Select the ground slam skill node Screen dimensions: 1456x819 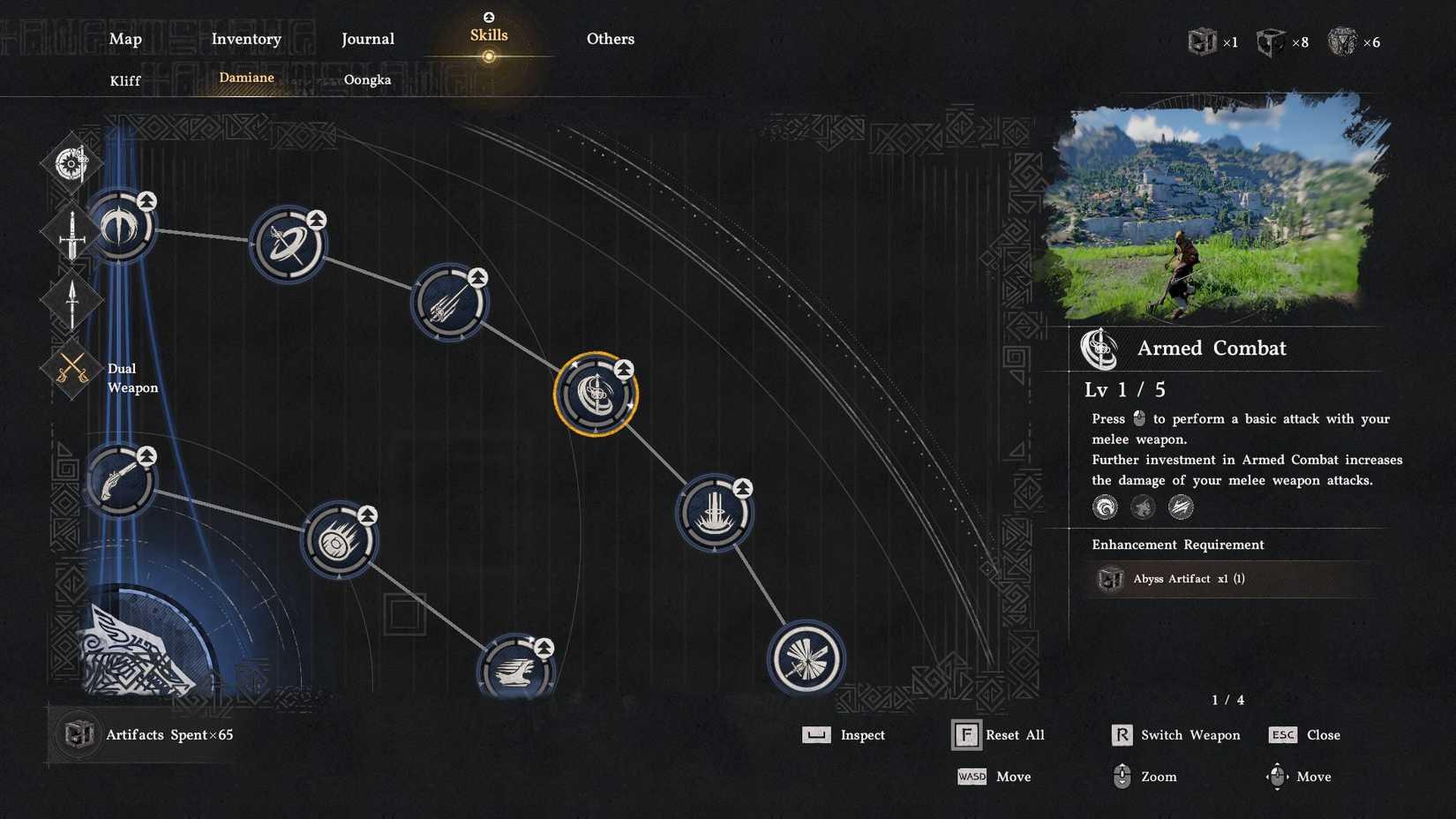714,513
